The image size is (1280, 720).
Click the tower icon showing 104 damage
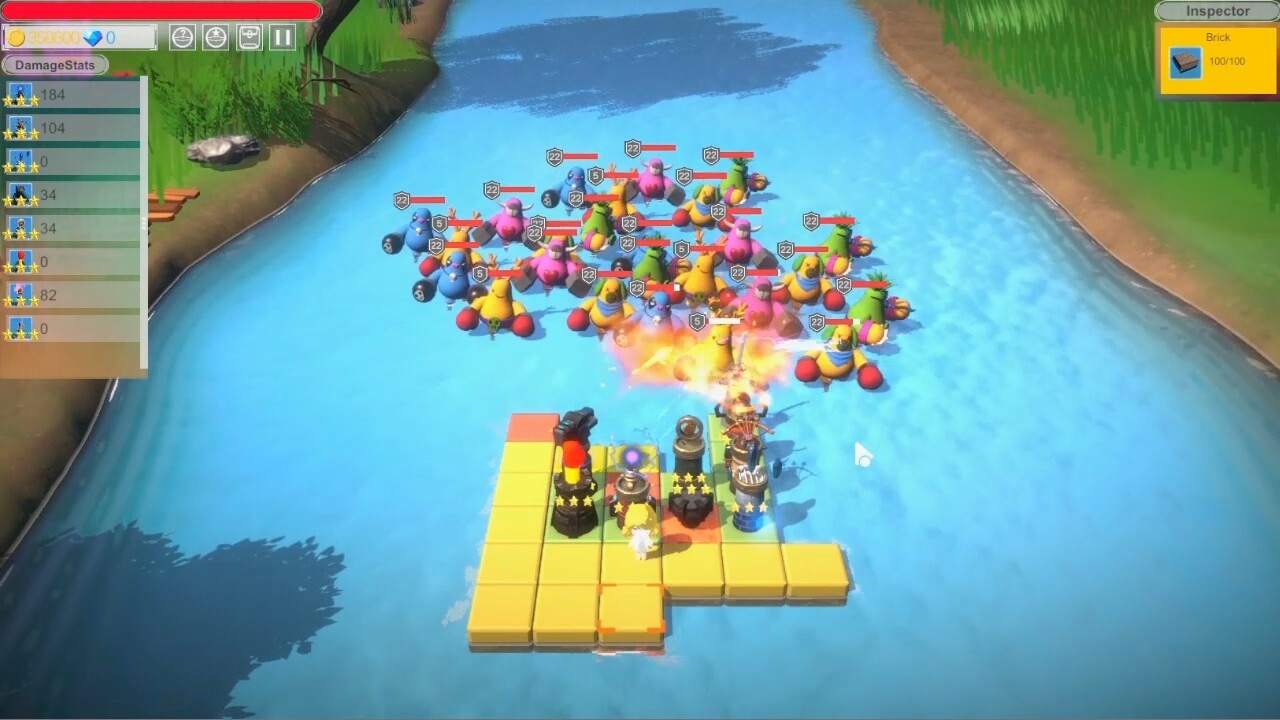[22, 125]
